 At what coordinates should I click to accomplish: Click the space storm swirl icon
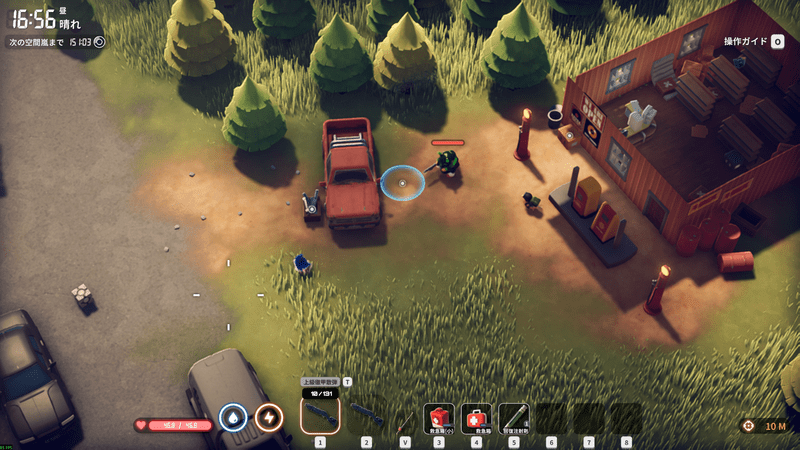(99, 42)
